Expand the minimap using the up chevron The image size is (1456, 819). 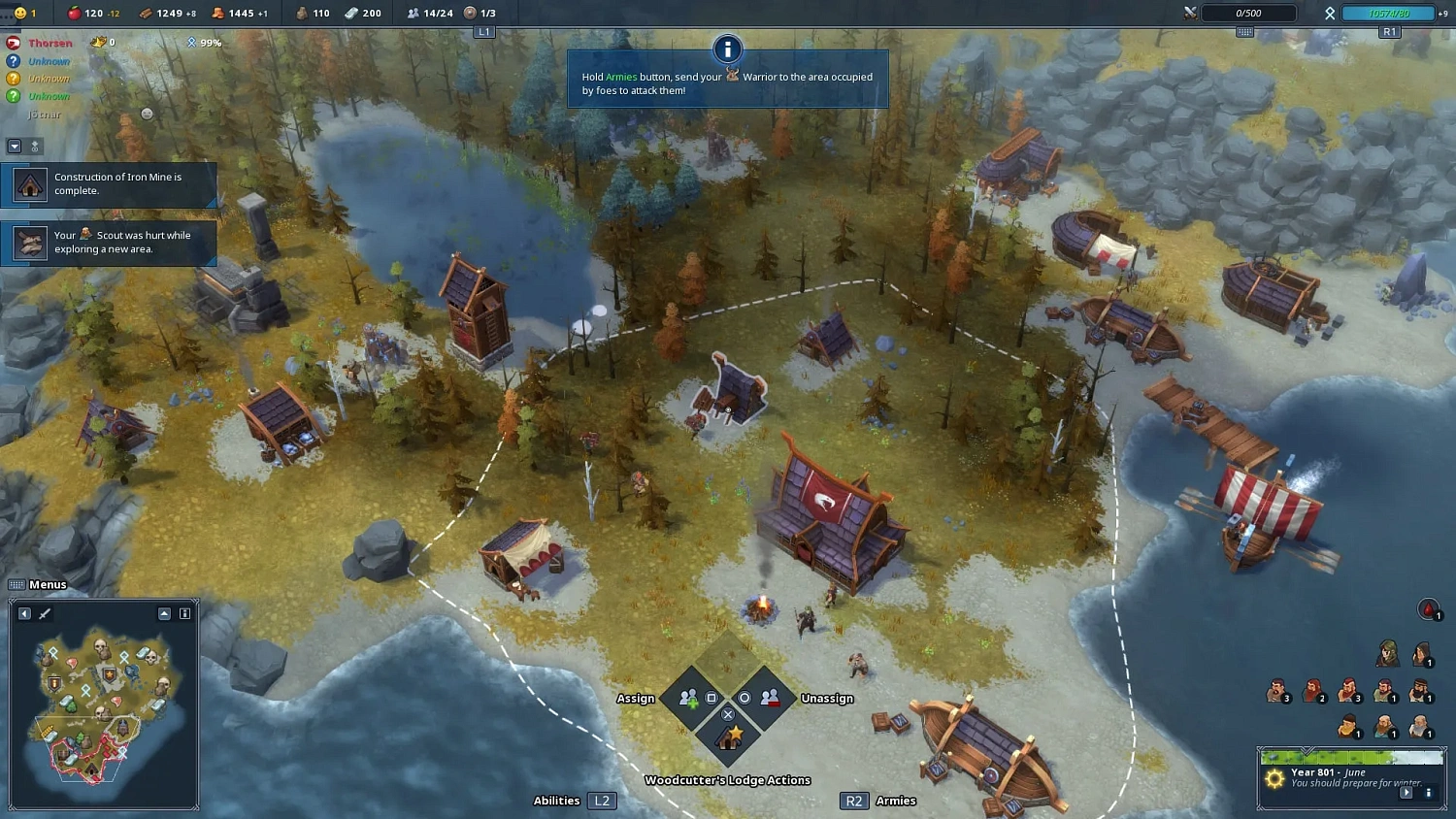pos(165,613)
